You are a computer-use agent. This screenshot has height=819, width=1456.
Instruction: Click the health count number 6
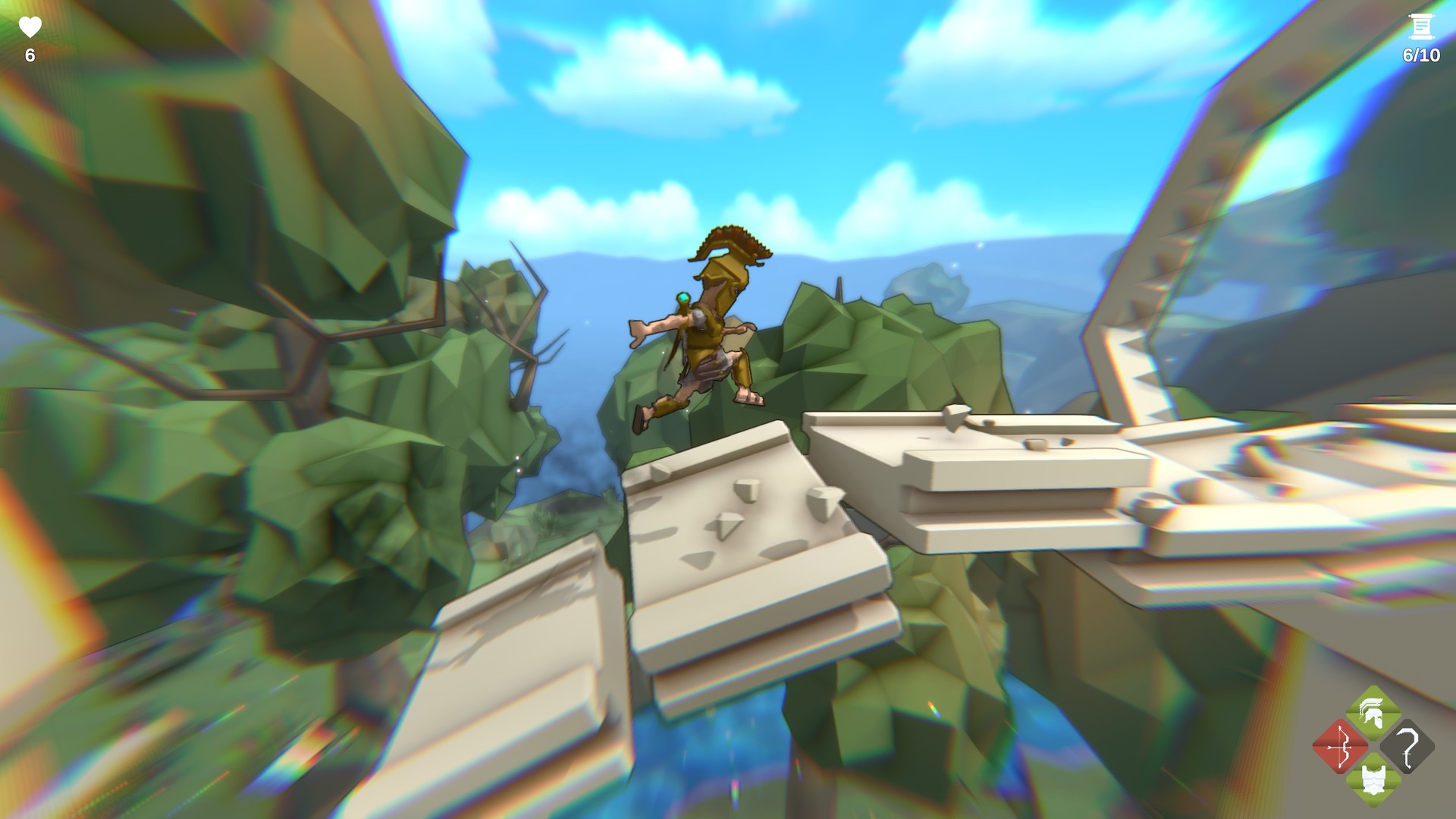click(28, 55)
